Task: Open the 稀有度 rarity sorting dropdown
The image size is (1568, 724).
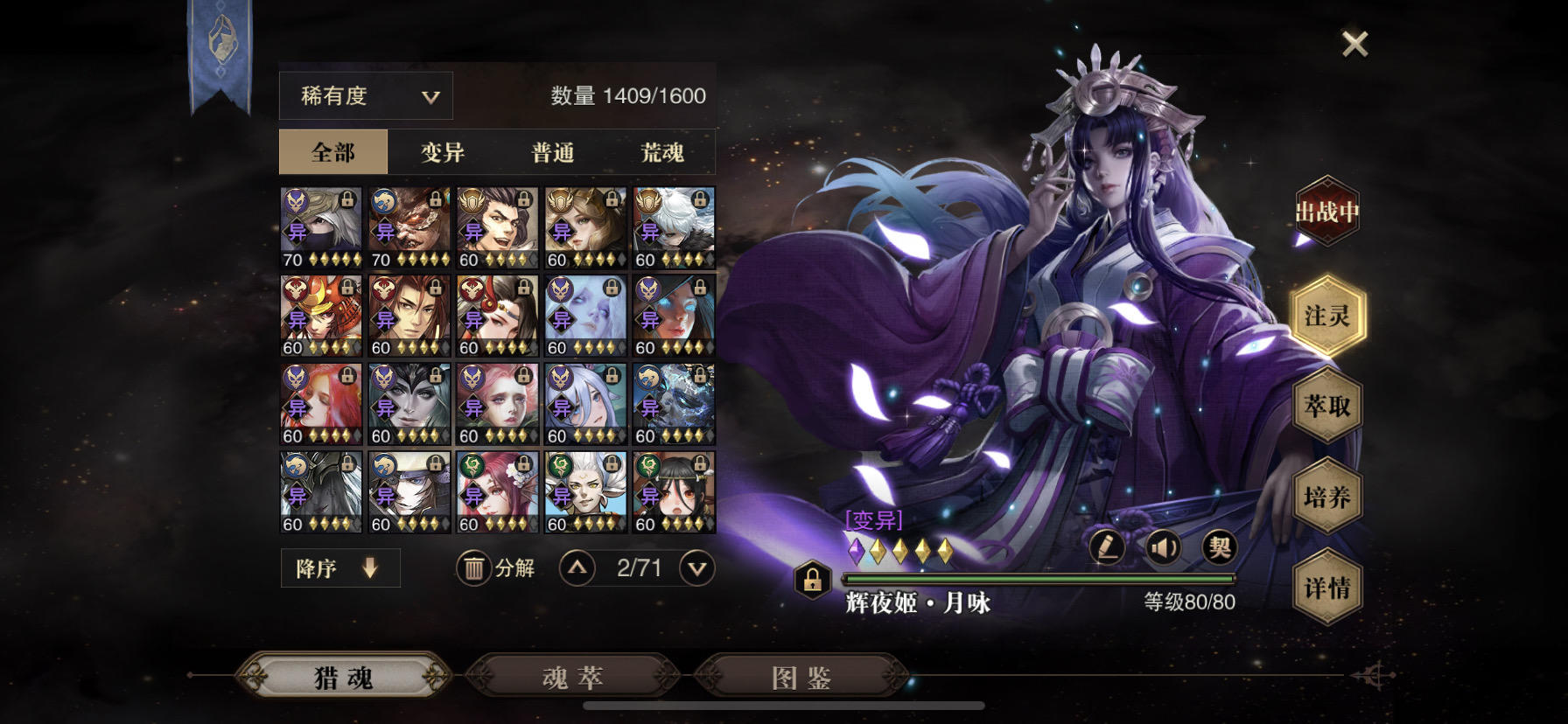Action: pos(364,95)
